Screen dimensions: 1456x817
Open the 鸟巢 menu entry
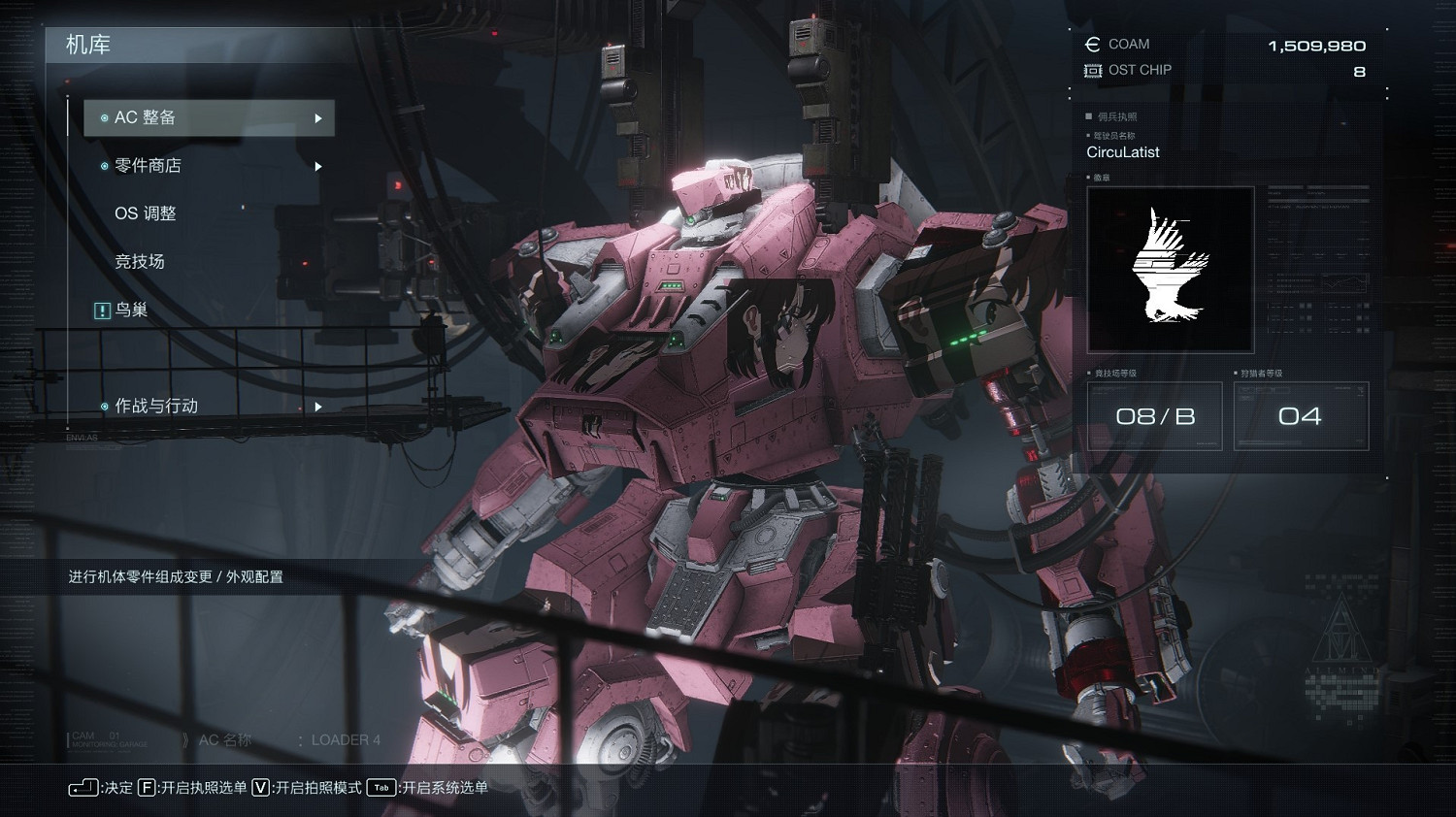[x=130, y=310]
